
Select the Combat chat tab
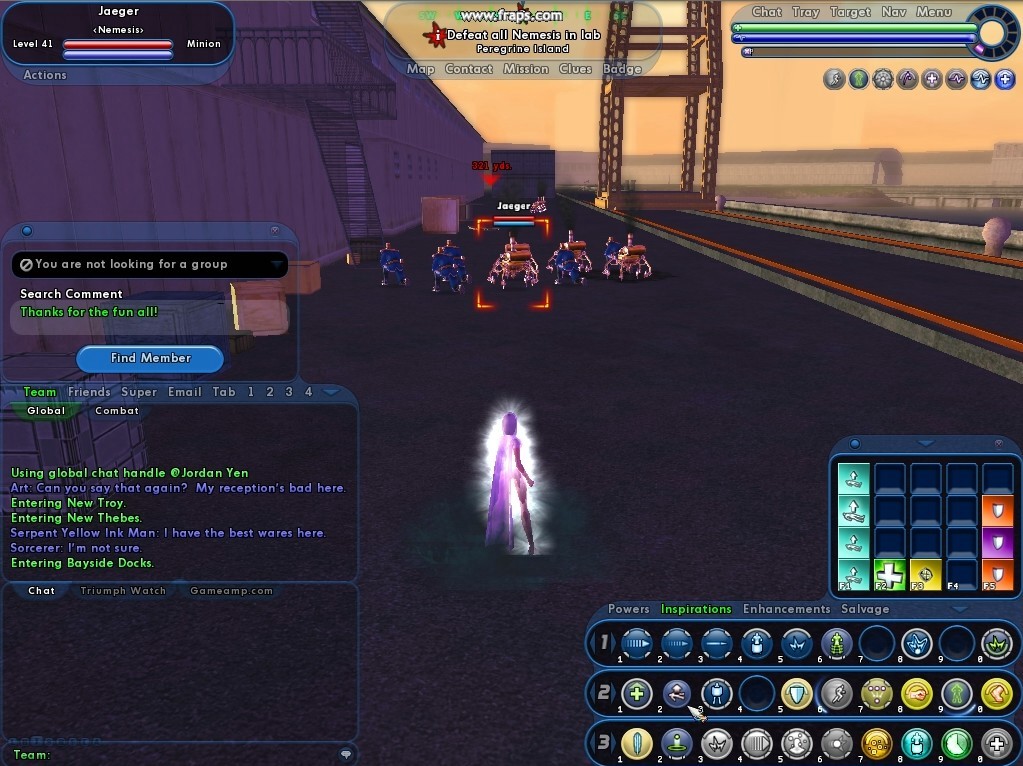tap(117, 411)
